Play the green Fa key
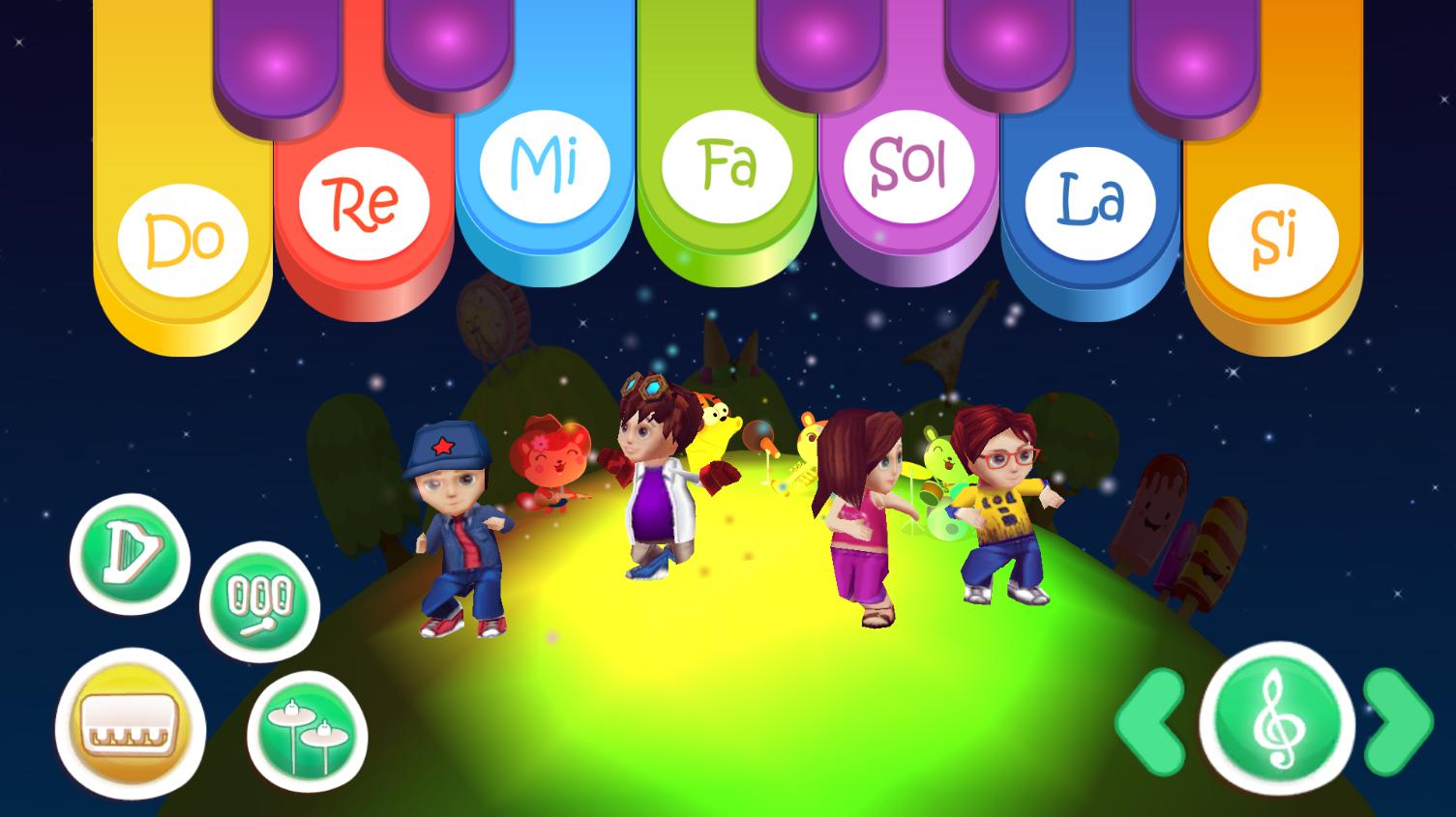 coord(727,166)
